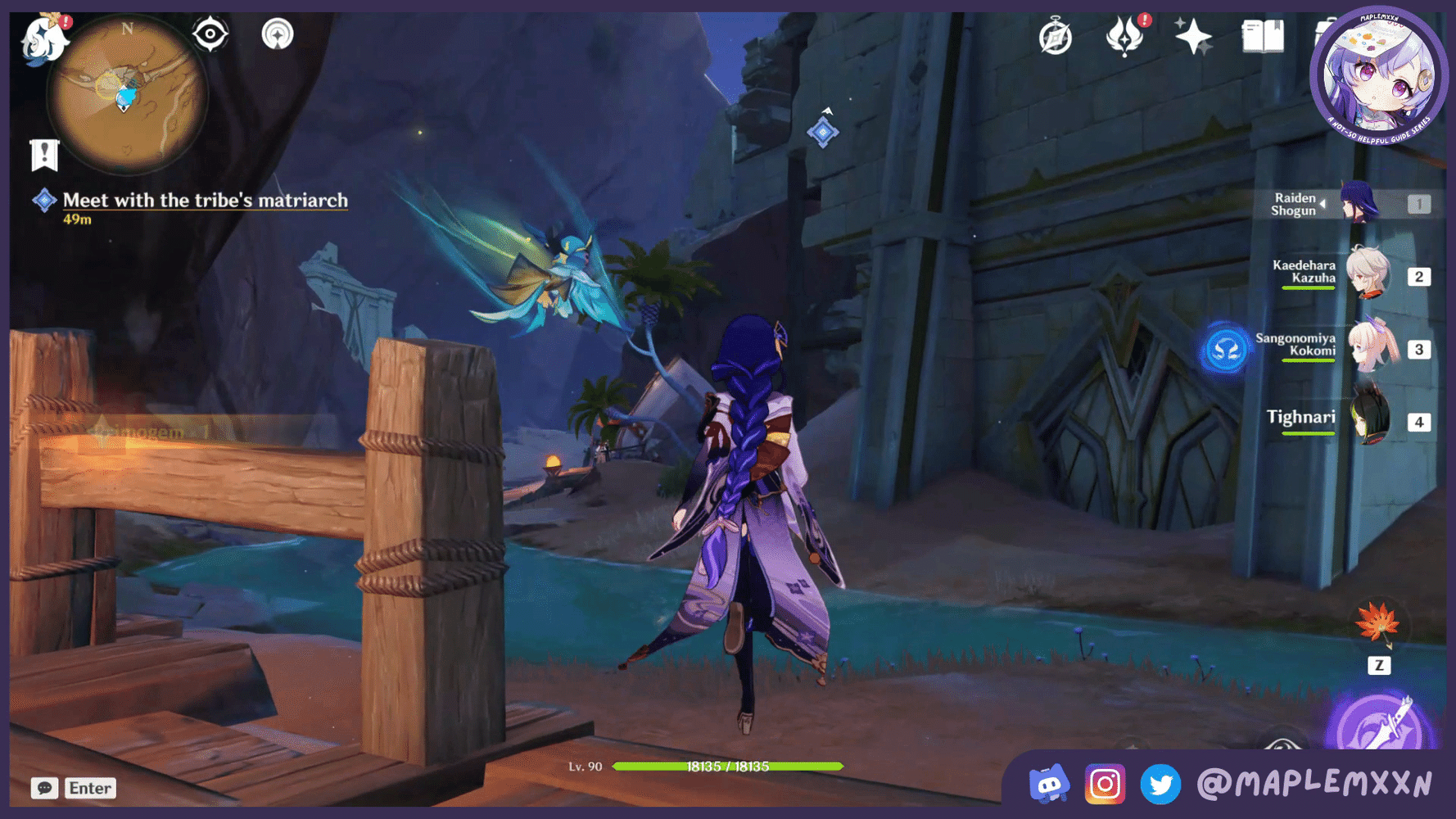Screen dimensions: 1456x819
Task: Click the character's green HP bar
Action: pos(729,767)
